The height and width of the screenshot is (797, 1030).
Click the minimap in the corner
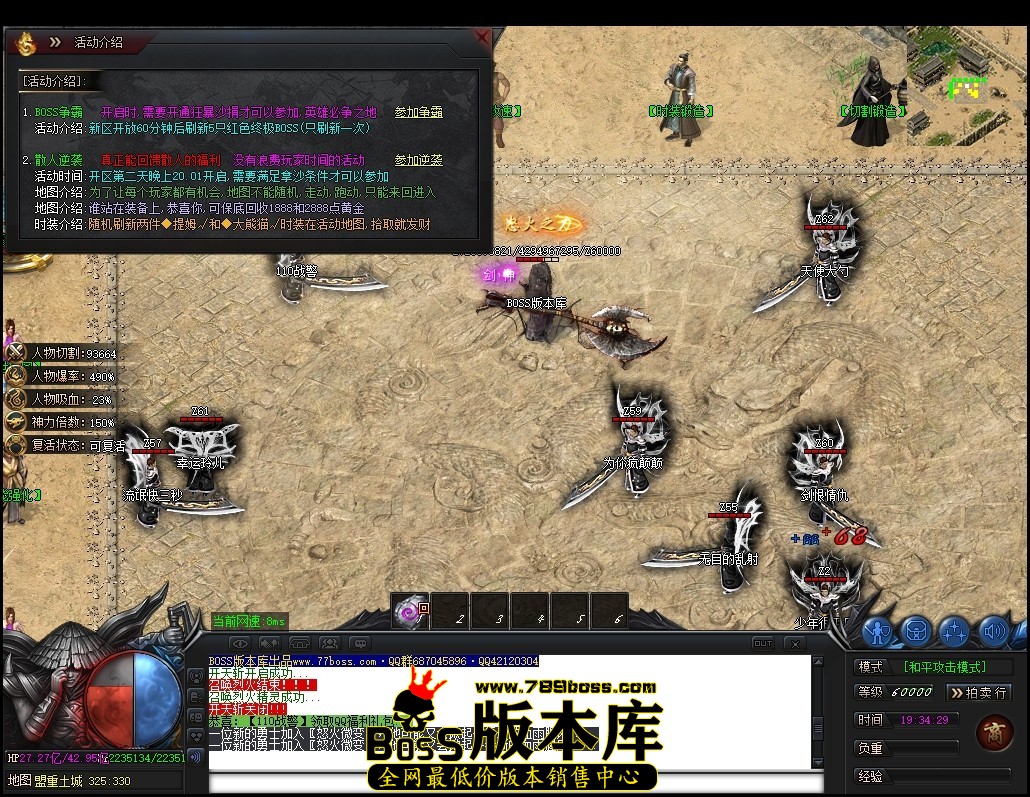(x=966, y=87)
